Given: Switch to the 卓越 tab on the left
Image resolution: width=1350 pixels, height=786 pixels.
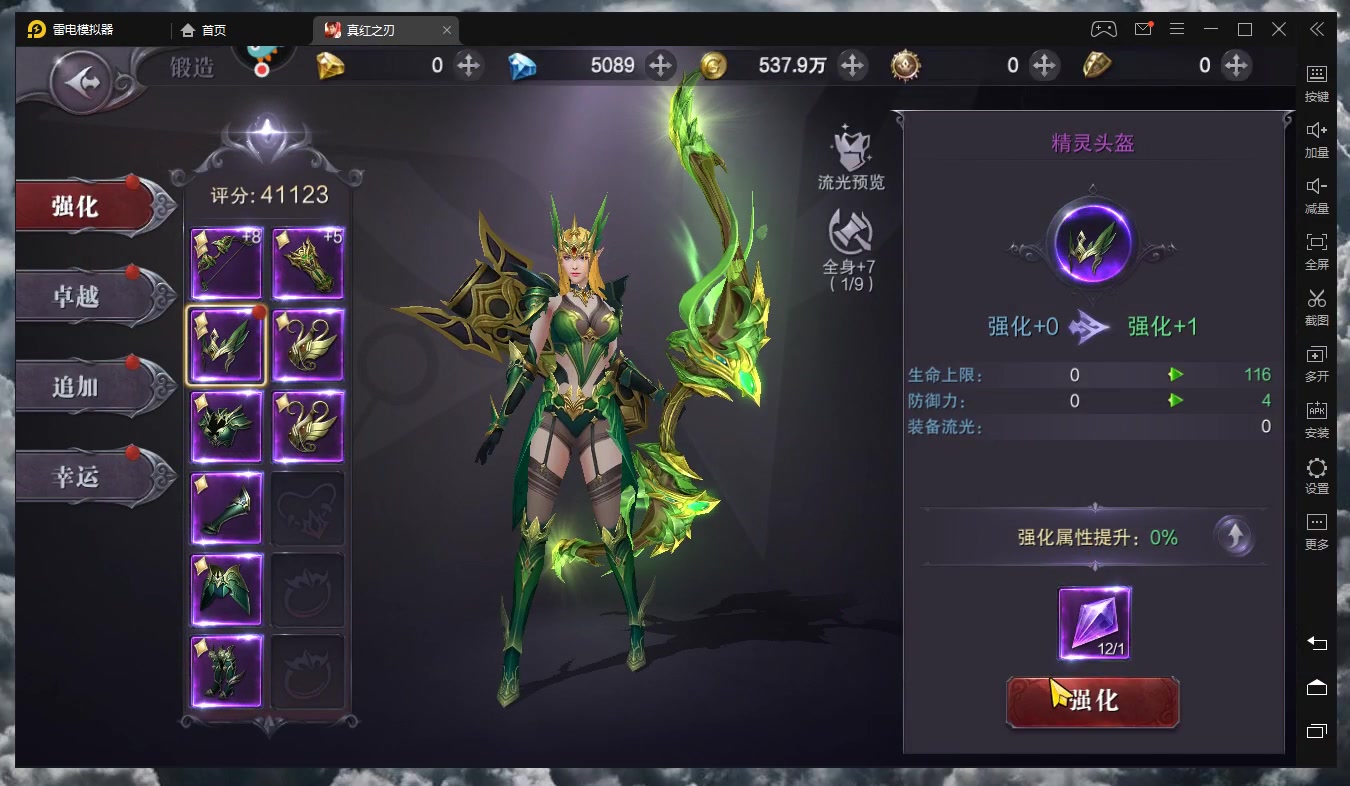Looking at the screenshot, I should point(75,295).
